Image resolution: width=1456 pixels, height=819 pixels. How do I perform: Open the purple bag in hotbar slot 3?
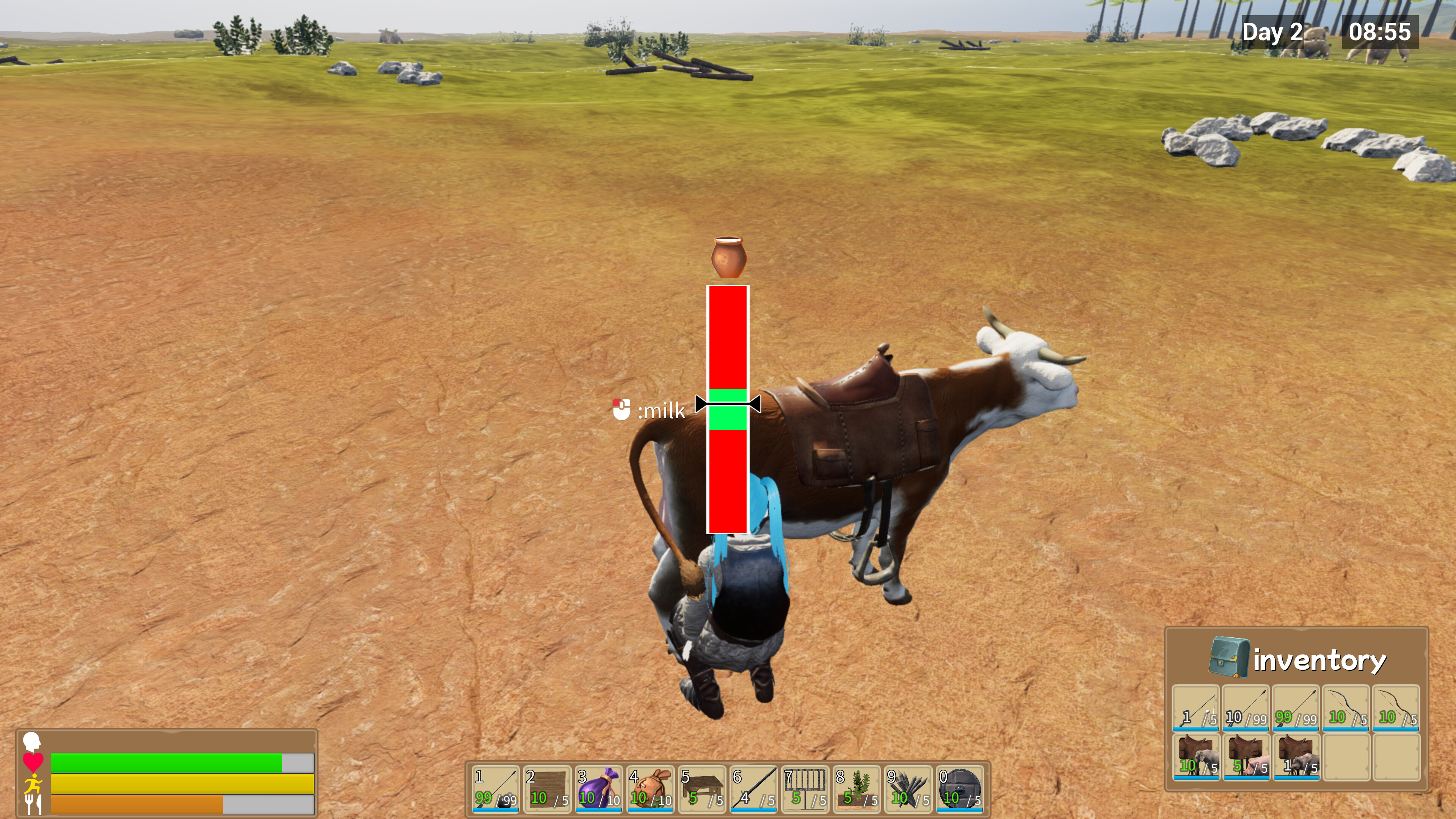(x=599, y=789)
